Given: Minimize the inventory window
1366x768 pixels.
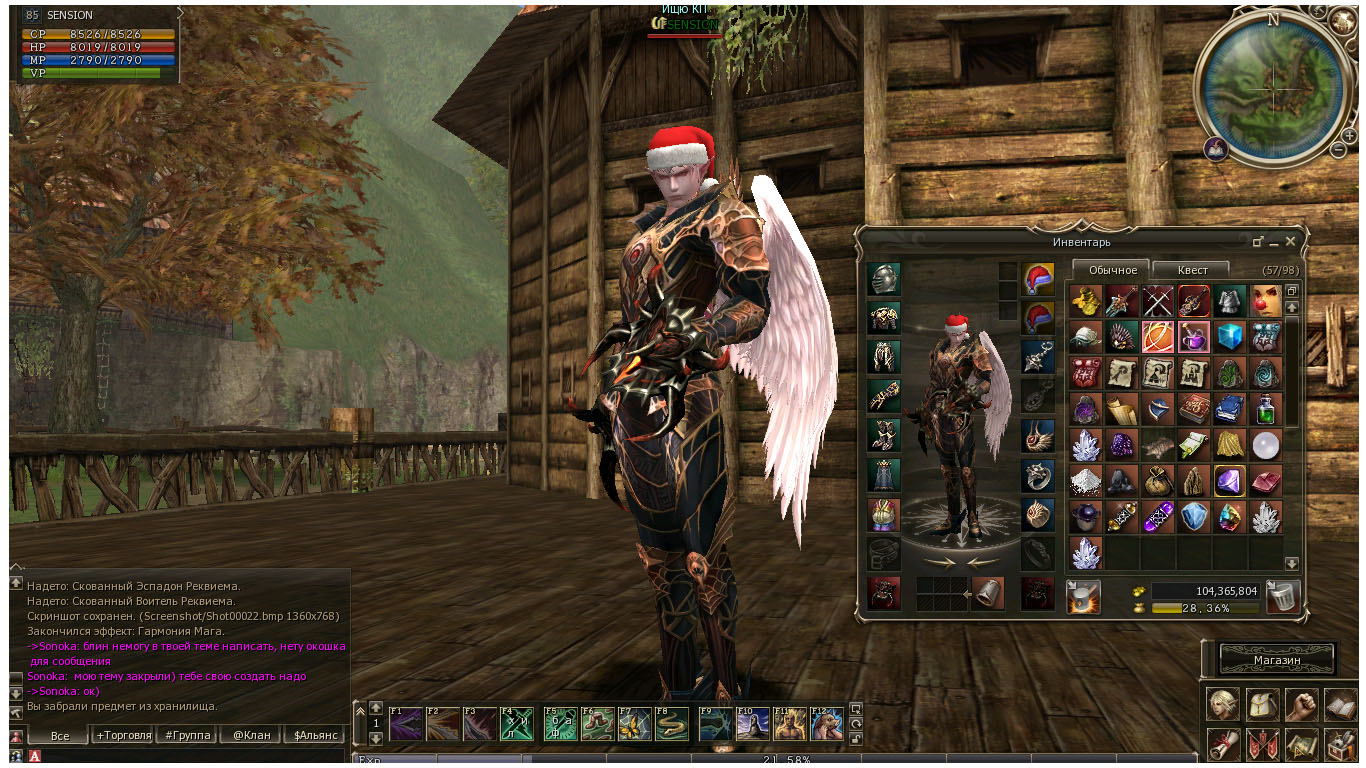Looking at the screenshot, I should pos(1273,241).
